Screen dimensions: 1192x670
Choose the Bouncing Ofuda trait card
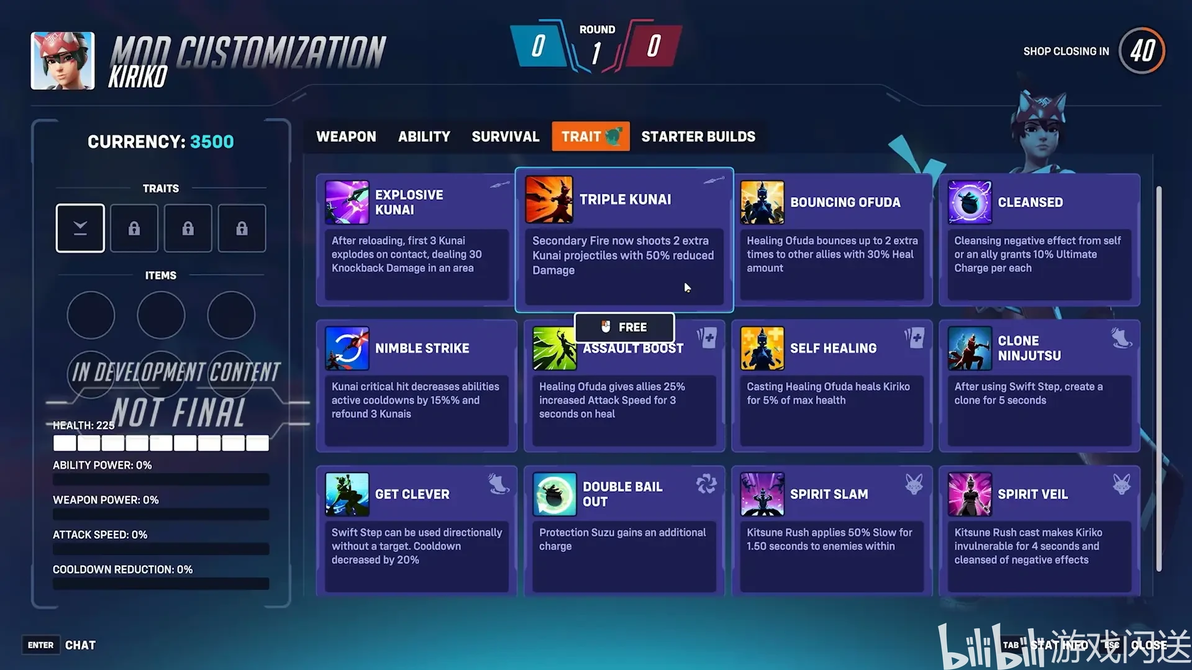832,240
